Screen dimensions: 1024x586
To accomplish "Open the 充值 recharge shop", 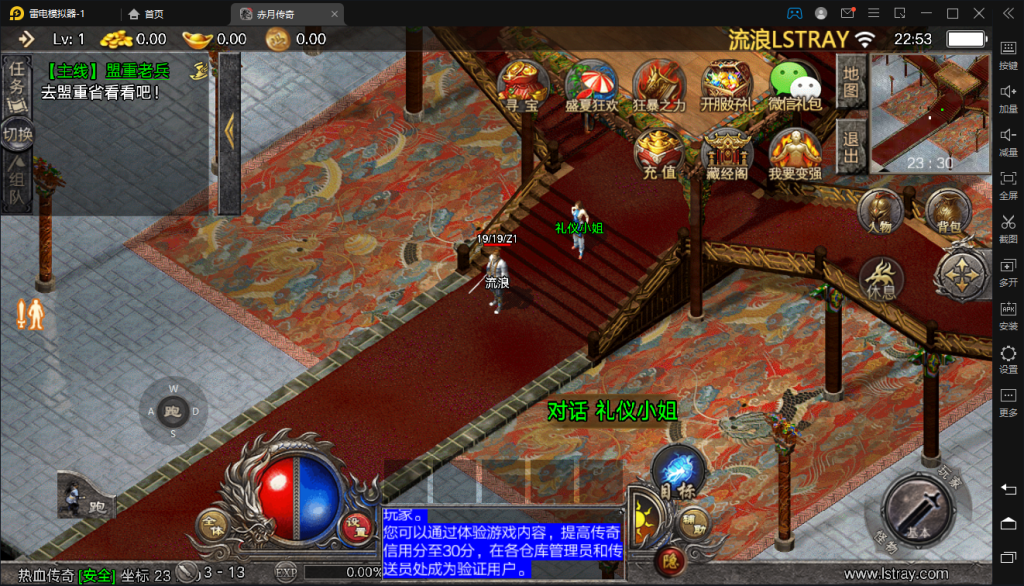I will pyautogui.click(x=658, y=153).
